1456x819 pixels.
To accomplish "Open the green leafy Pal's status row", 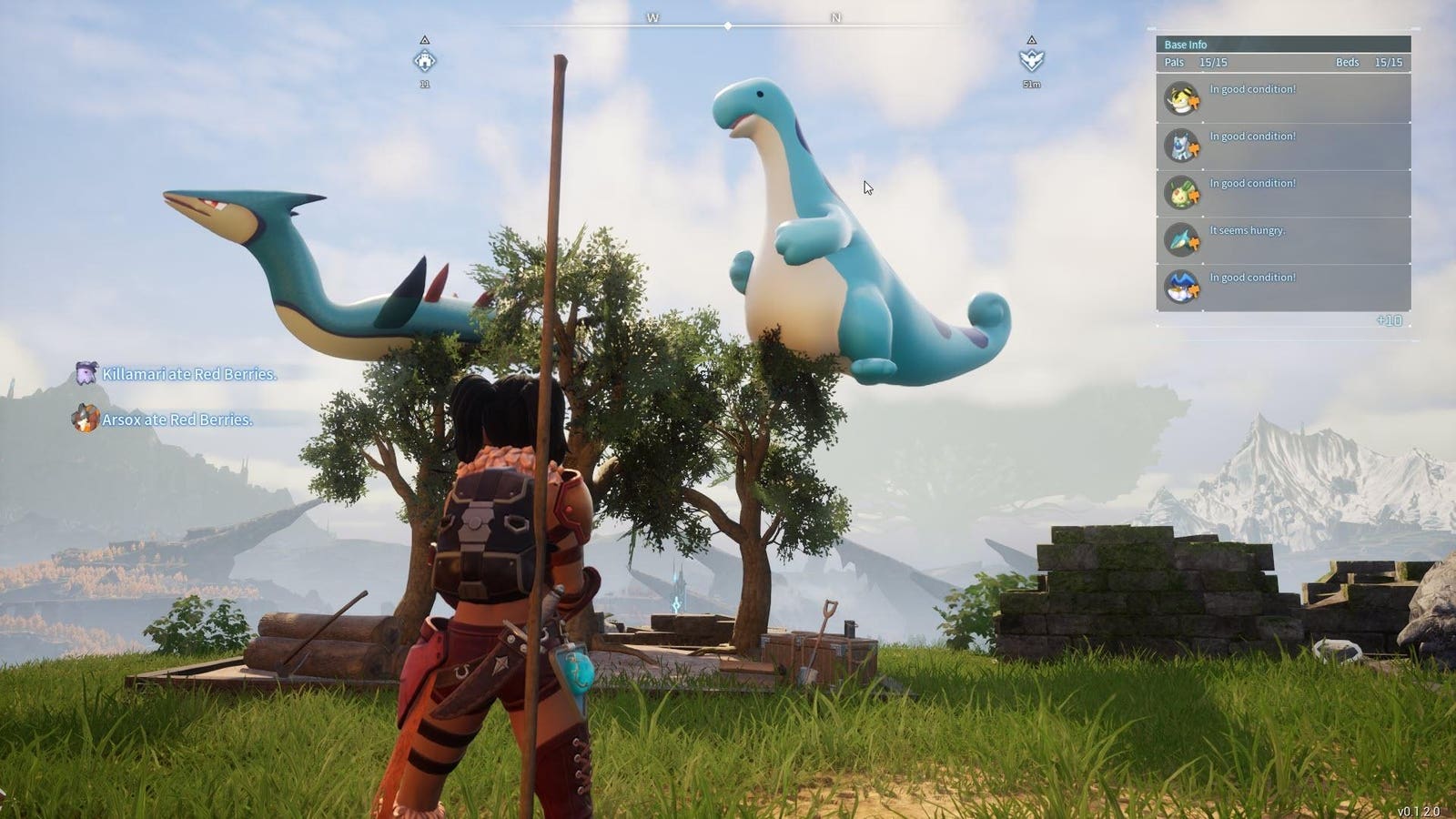I will (1283, 193).
